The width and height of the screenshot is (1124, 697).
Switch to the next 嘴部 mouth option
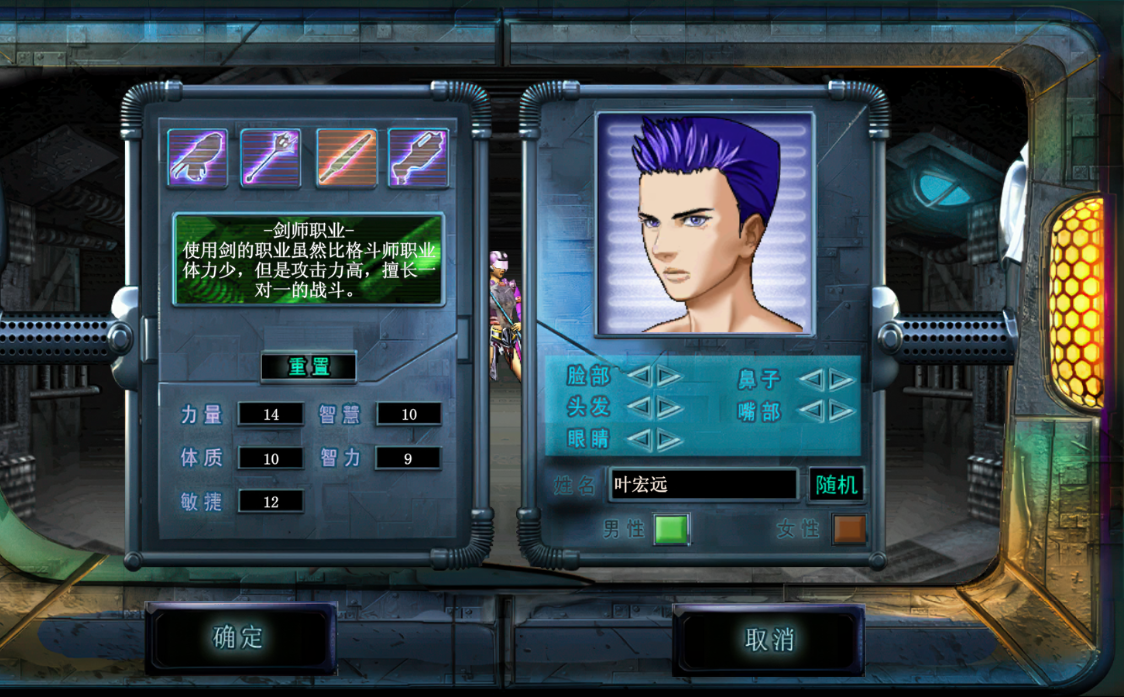(842, 411)
